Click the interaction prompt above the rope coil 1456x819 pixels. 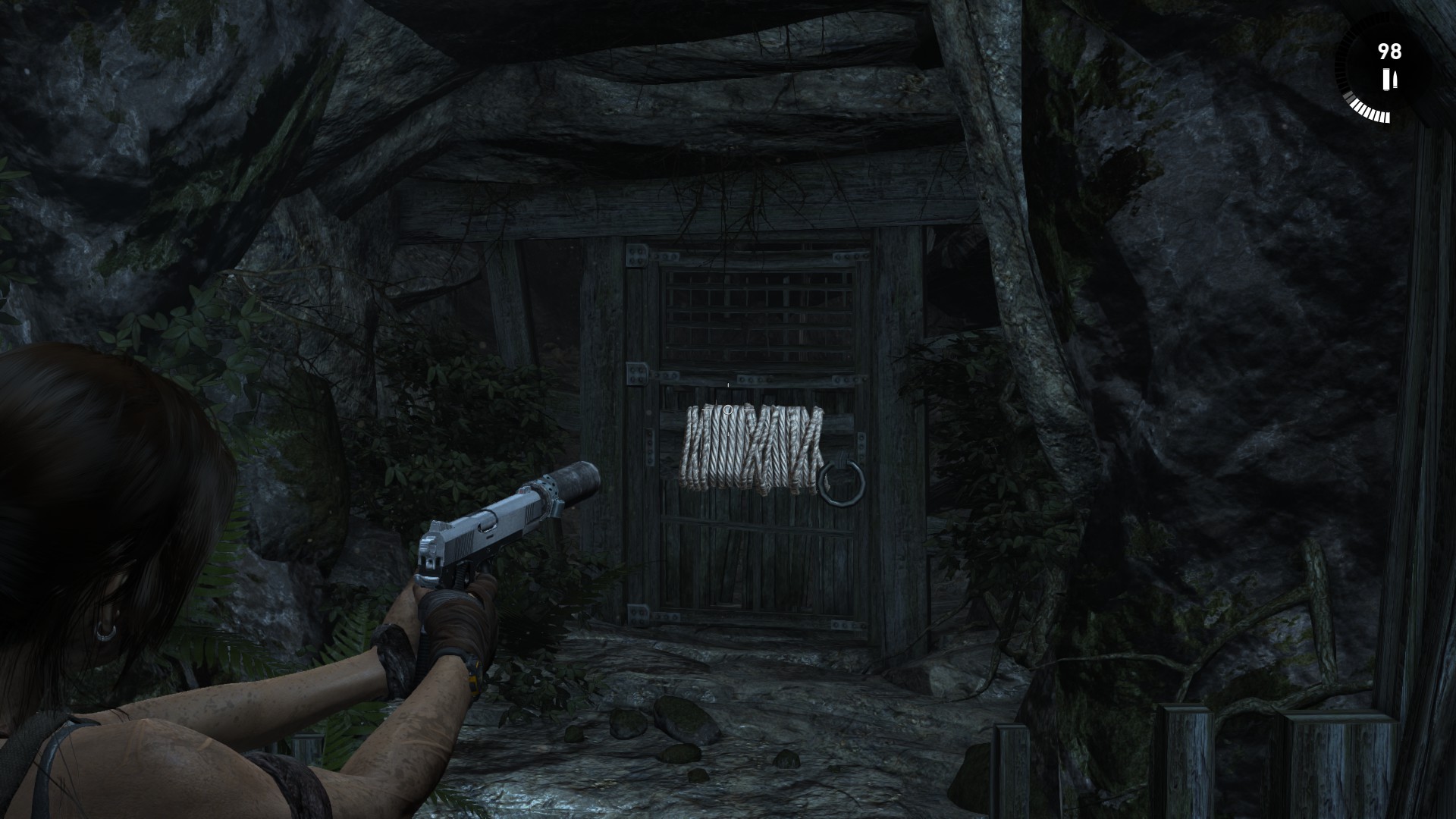click(x=728, y=385)
